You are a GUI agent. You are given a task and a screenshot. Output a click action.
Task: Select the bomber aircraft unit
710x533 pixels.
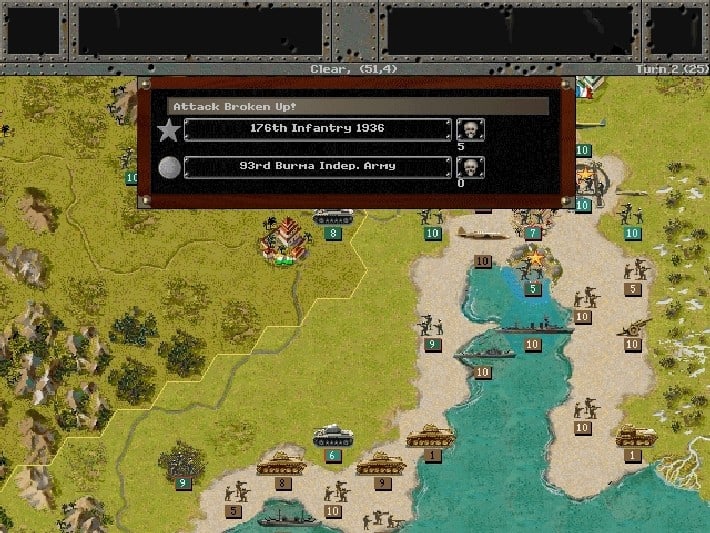[483, 234]
